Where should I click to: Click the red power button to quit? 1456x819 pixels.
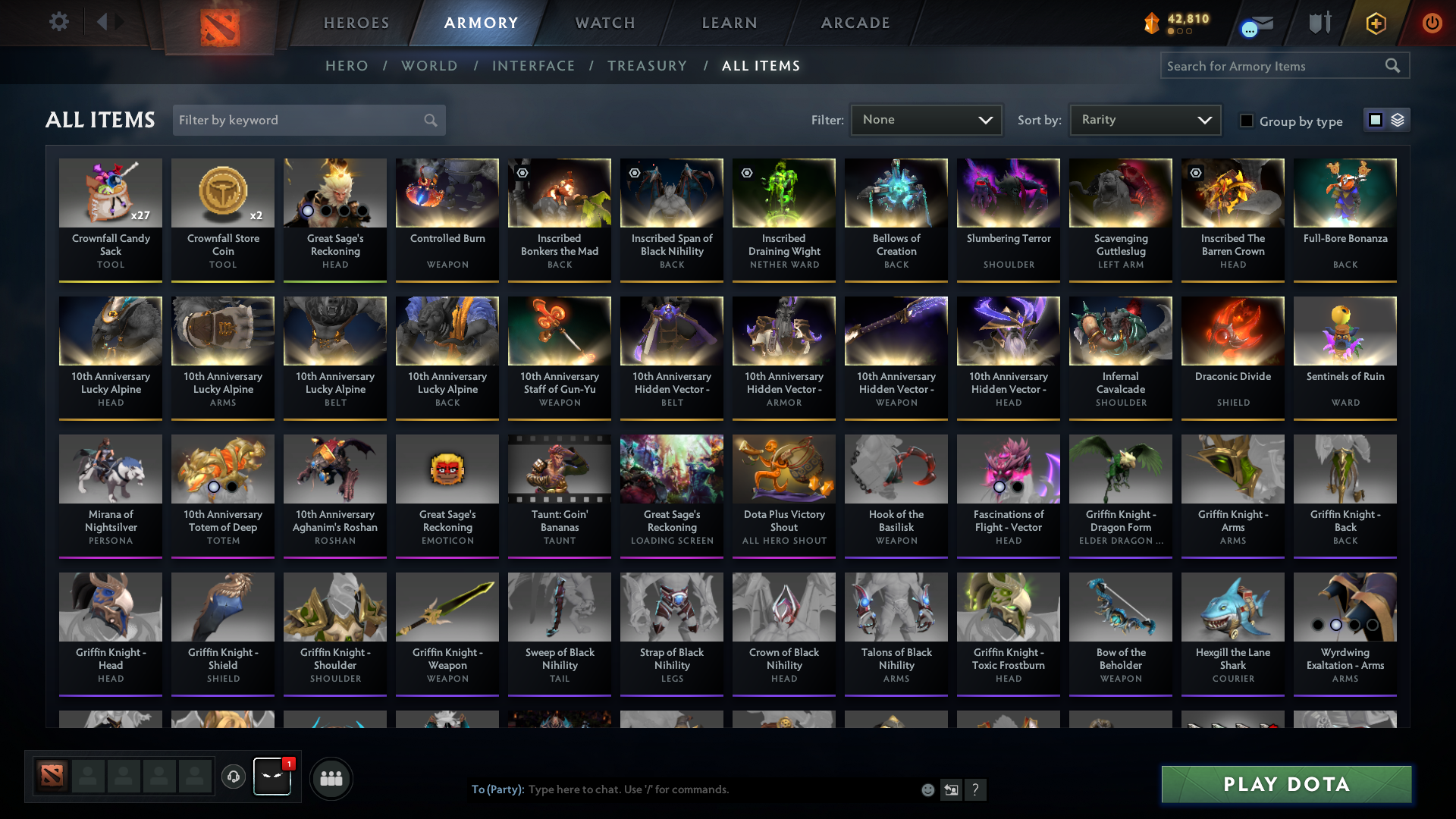click(1432, 23)
